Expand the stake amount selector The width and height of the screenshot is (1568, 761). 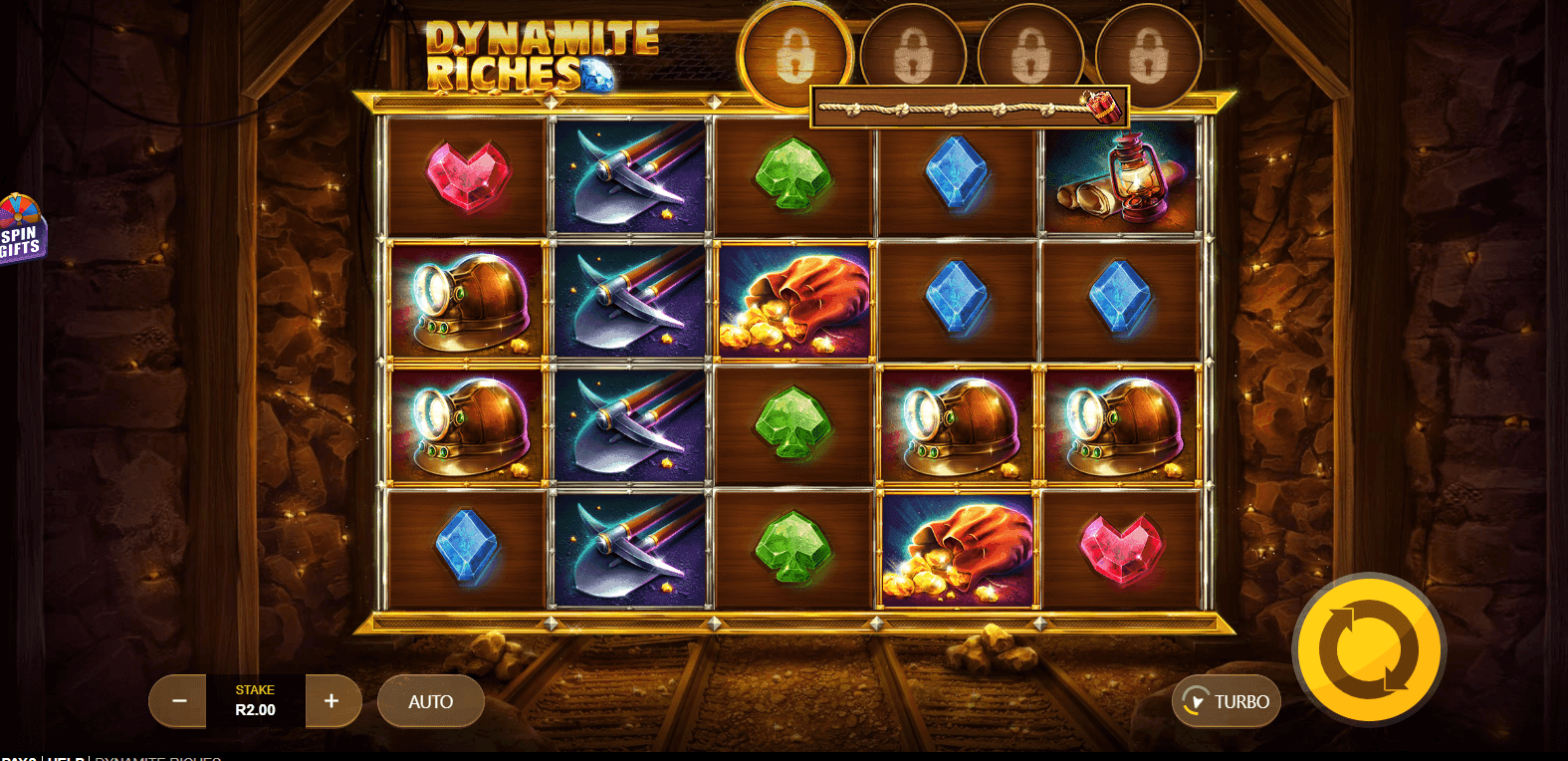point(255,701)
